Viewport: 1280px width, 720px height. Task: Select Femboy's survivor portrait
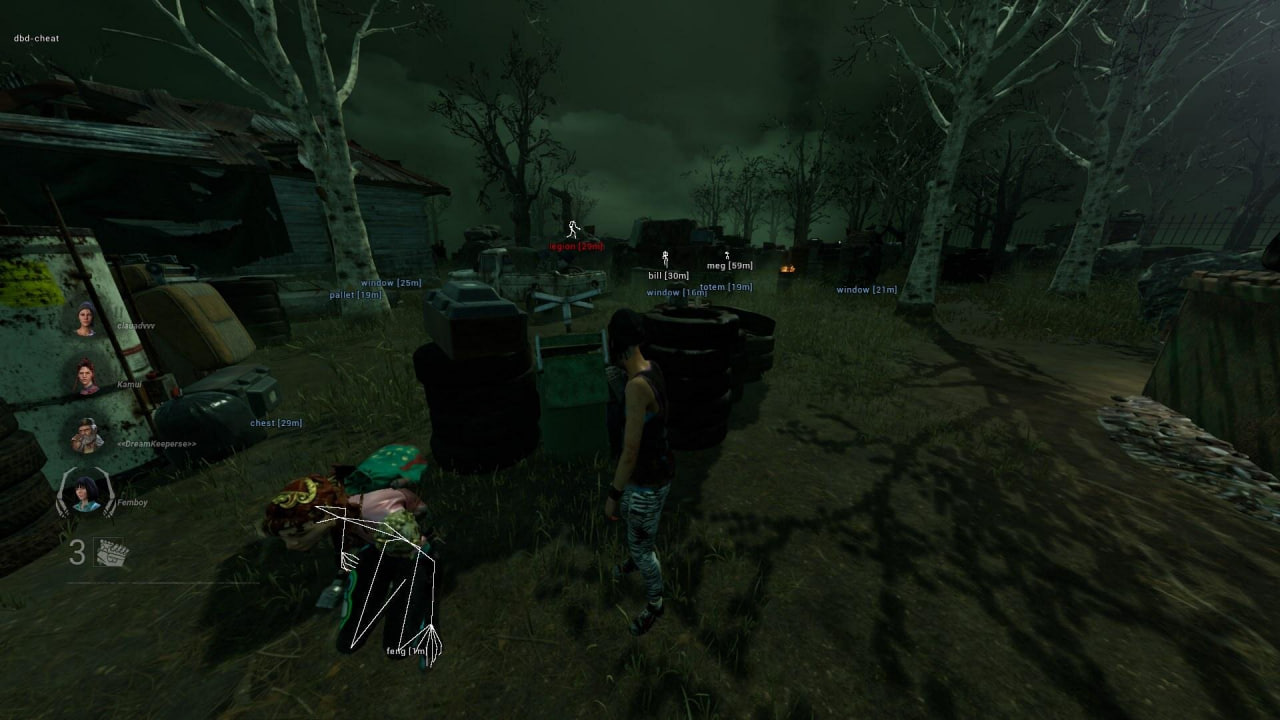click(x=85, y=493)
